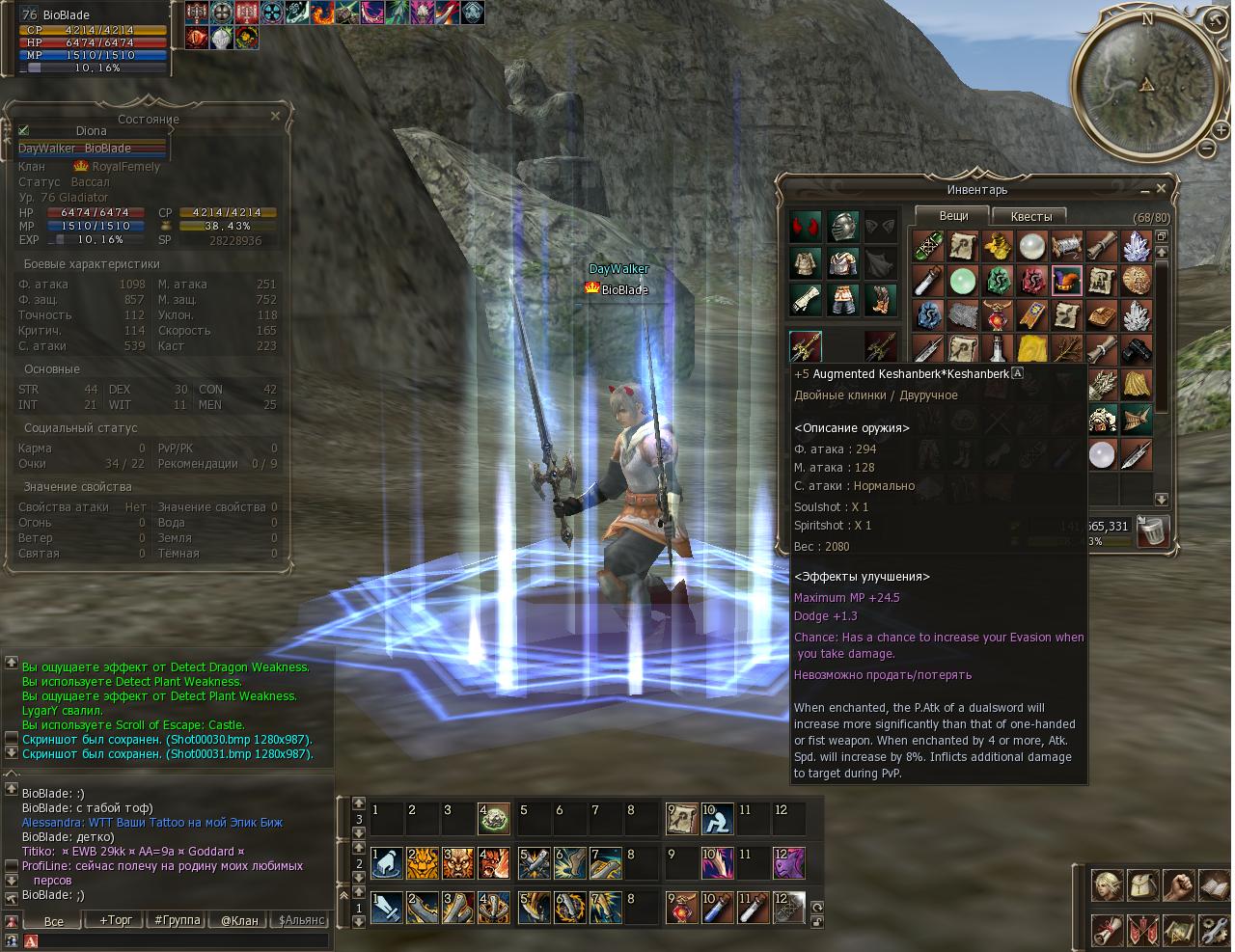Activate the purple beast skill in slot 12
The width and height of the screenshot is (1235, 952).
click(x=788, y=863)
